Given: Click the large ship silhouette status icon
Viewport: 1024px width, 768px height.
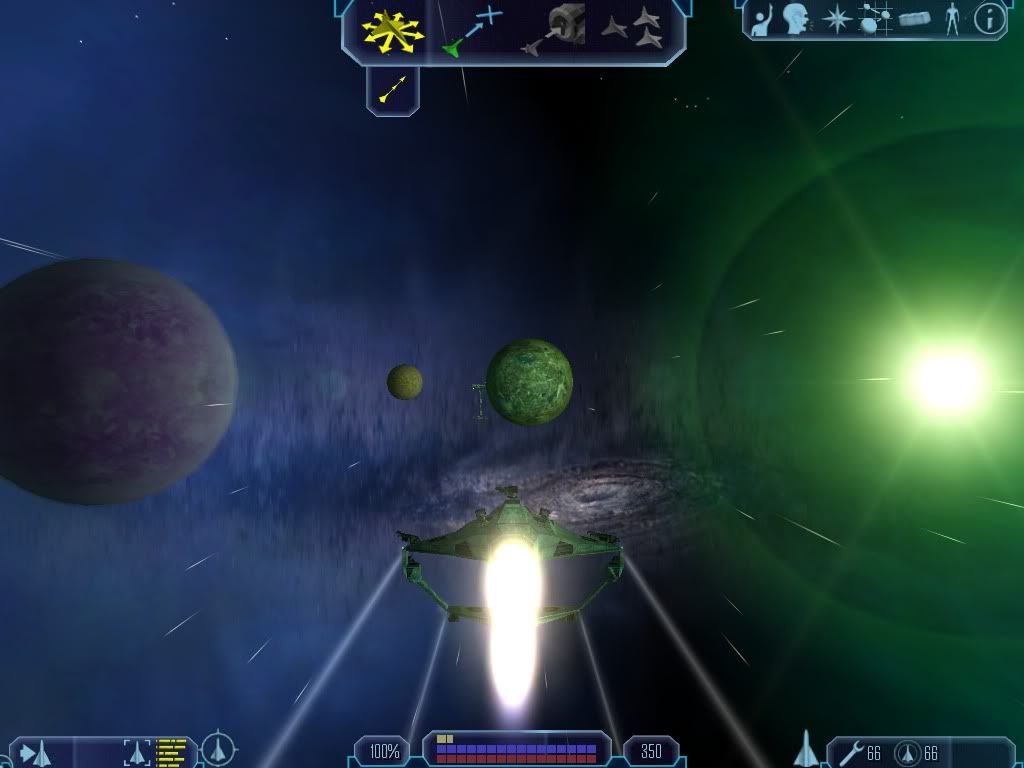Looking at the screenshot, I should point(806,748).
